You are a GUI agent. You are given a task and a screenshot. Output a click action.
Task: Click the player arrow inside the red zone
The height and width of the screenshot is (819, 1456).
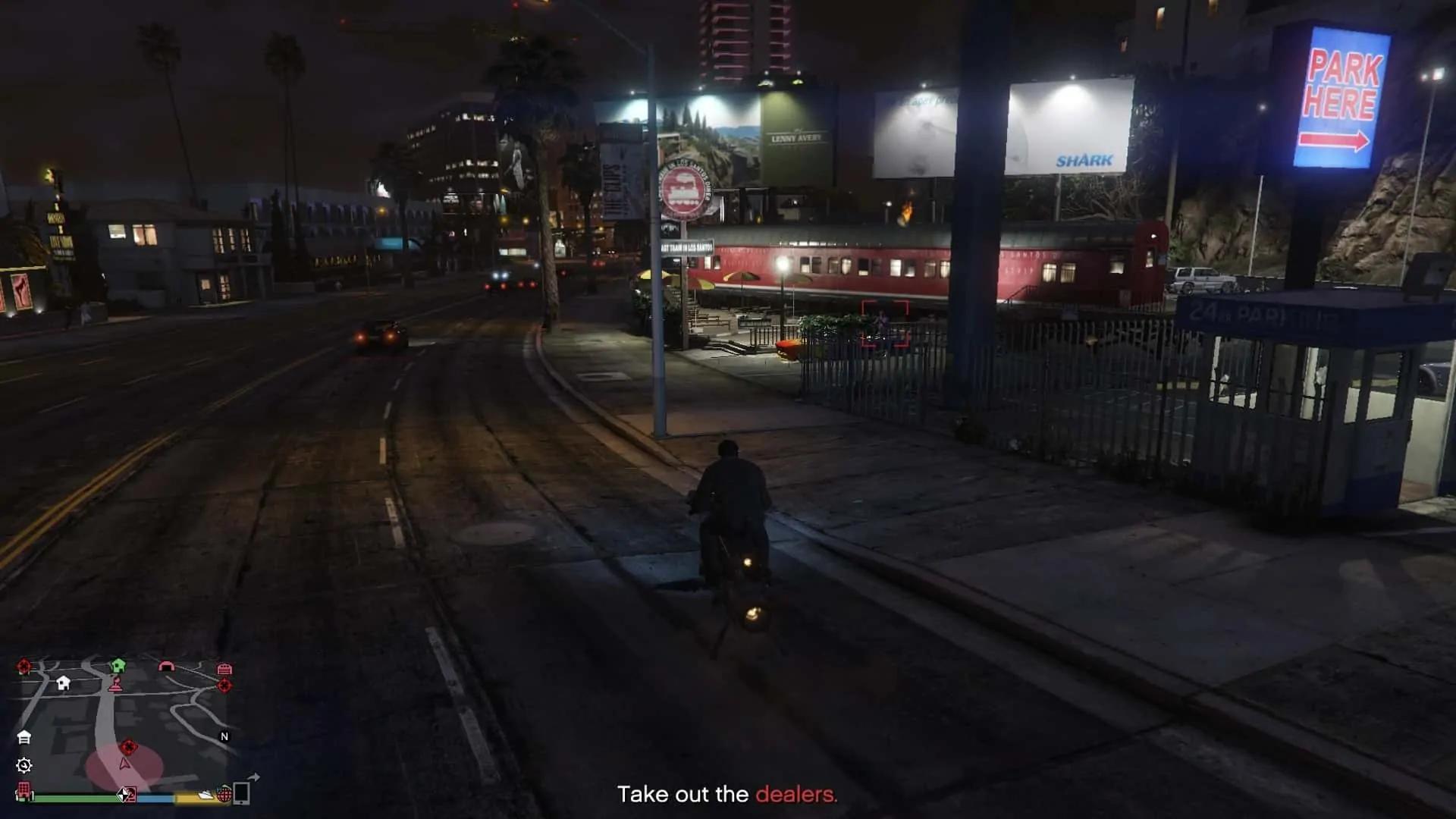124,765
